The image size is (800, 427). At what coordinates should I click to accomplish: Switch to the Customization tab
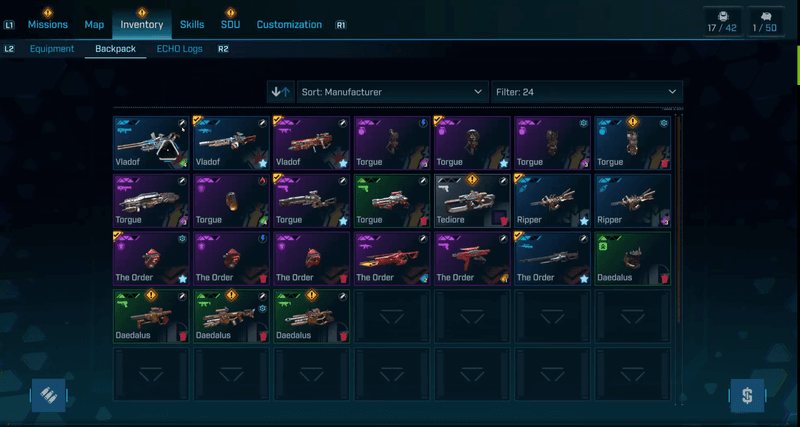tap(289, 24)
